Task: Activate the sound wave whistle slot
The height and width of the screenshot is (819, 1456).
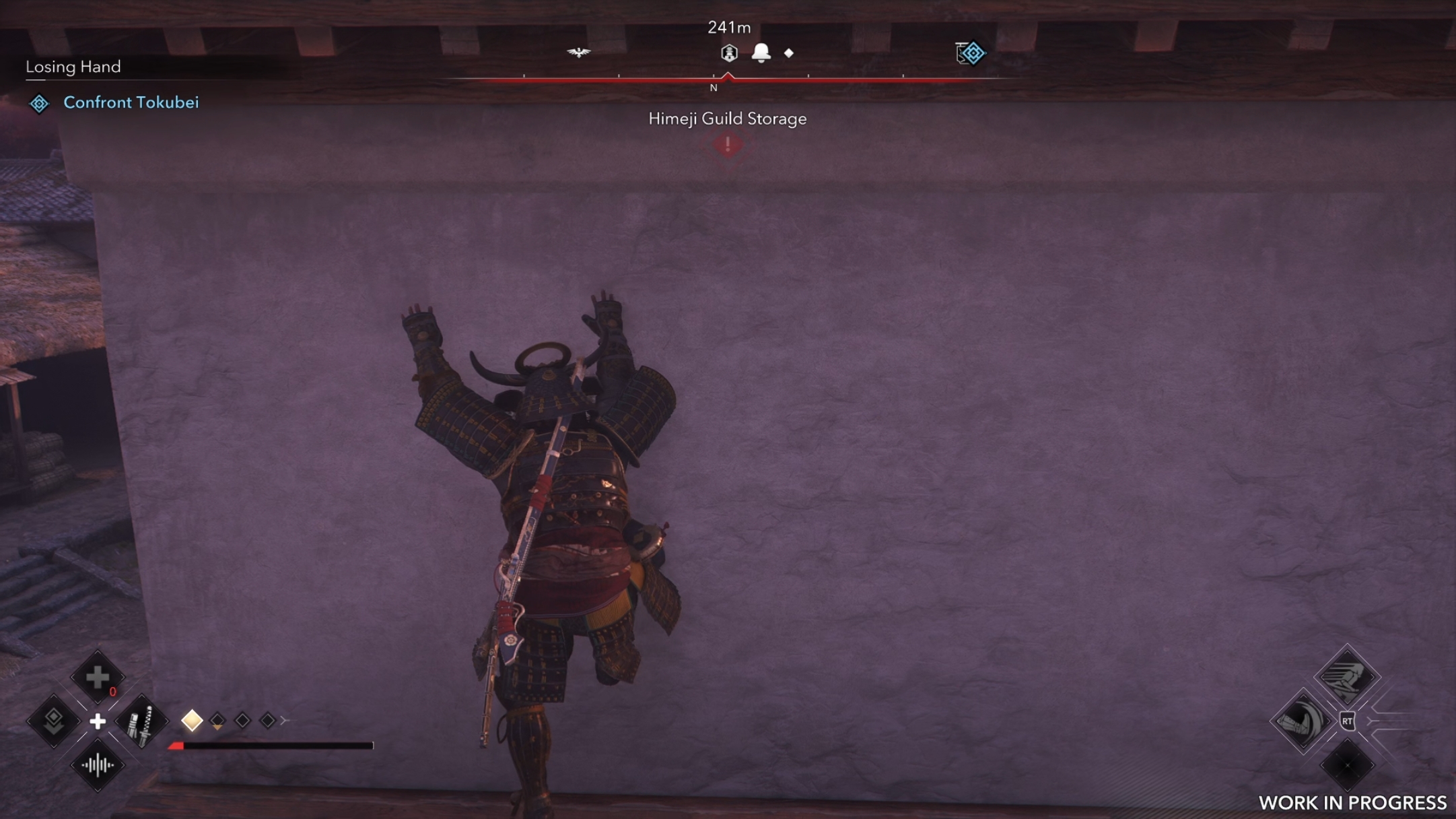Action: pos(98,765)
